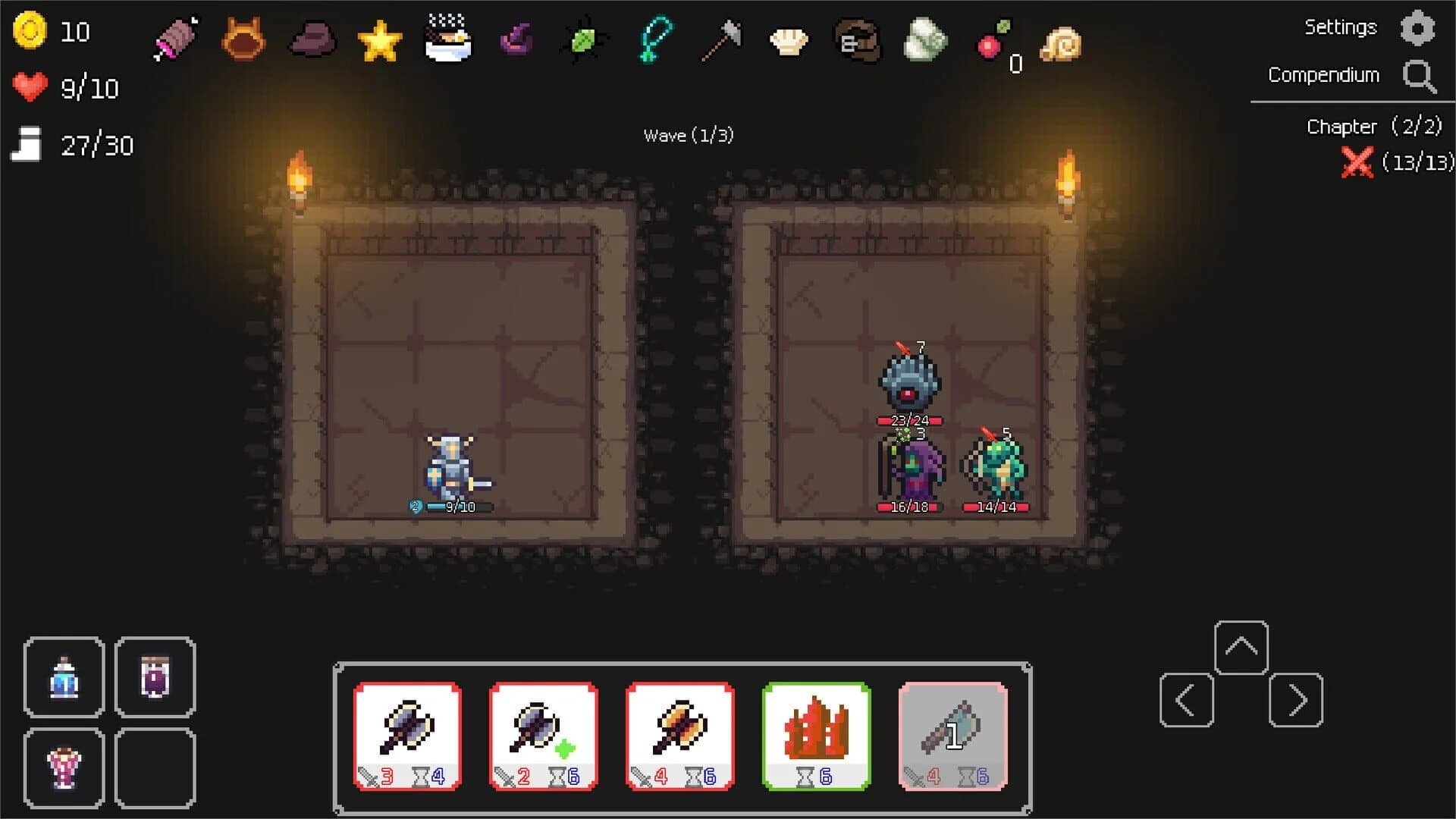This screenshot has width=1456, height=819.
Task: Click the blue potion in the inventory slot
Action: tap(64, 677)
